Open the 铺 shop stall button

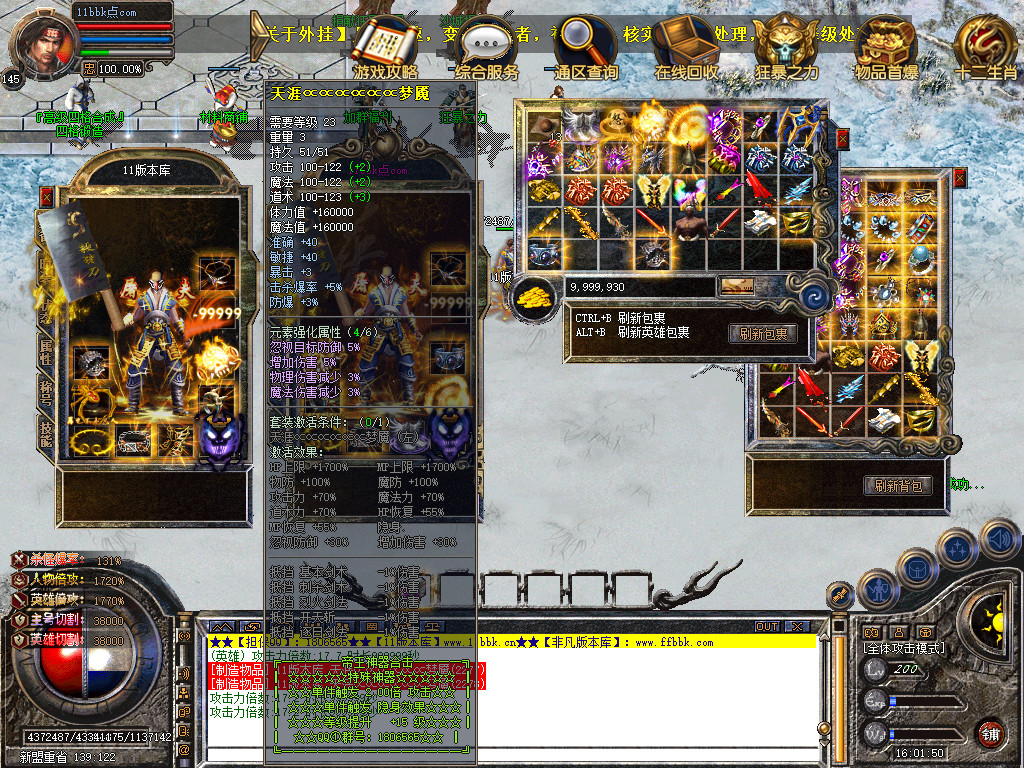(x=990, y=733)
